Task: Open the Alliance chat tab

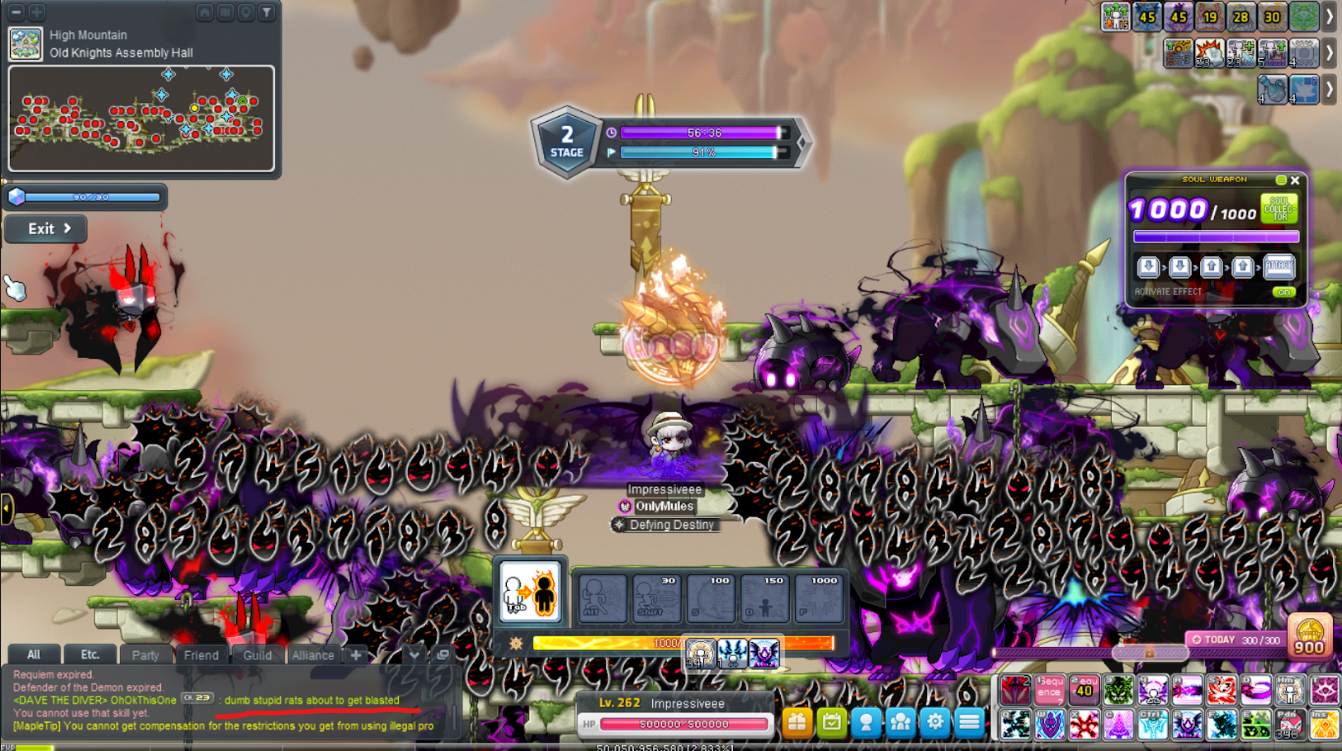Action: [x=313, y=655]
